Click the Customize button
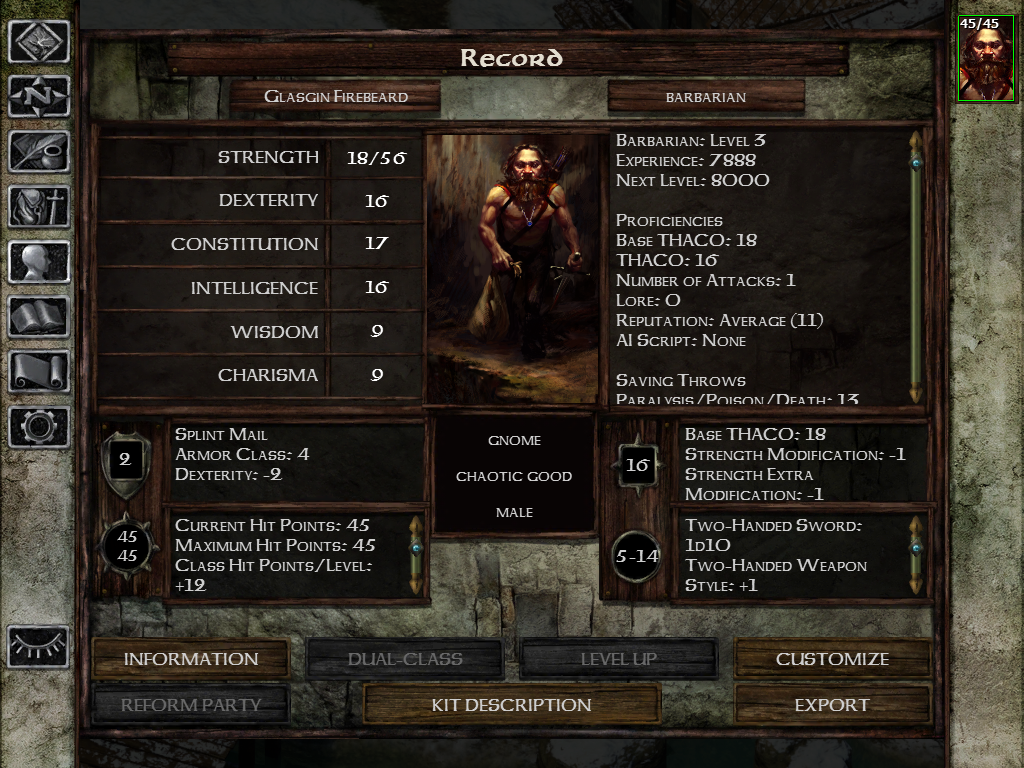Image resolution: width=1024 pixels, height=768 pixels. pyautogui.click(x=832, y=659)
